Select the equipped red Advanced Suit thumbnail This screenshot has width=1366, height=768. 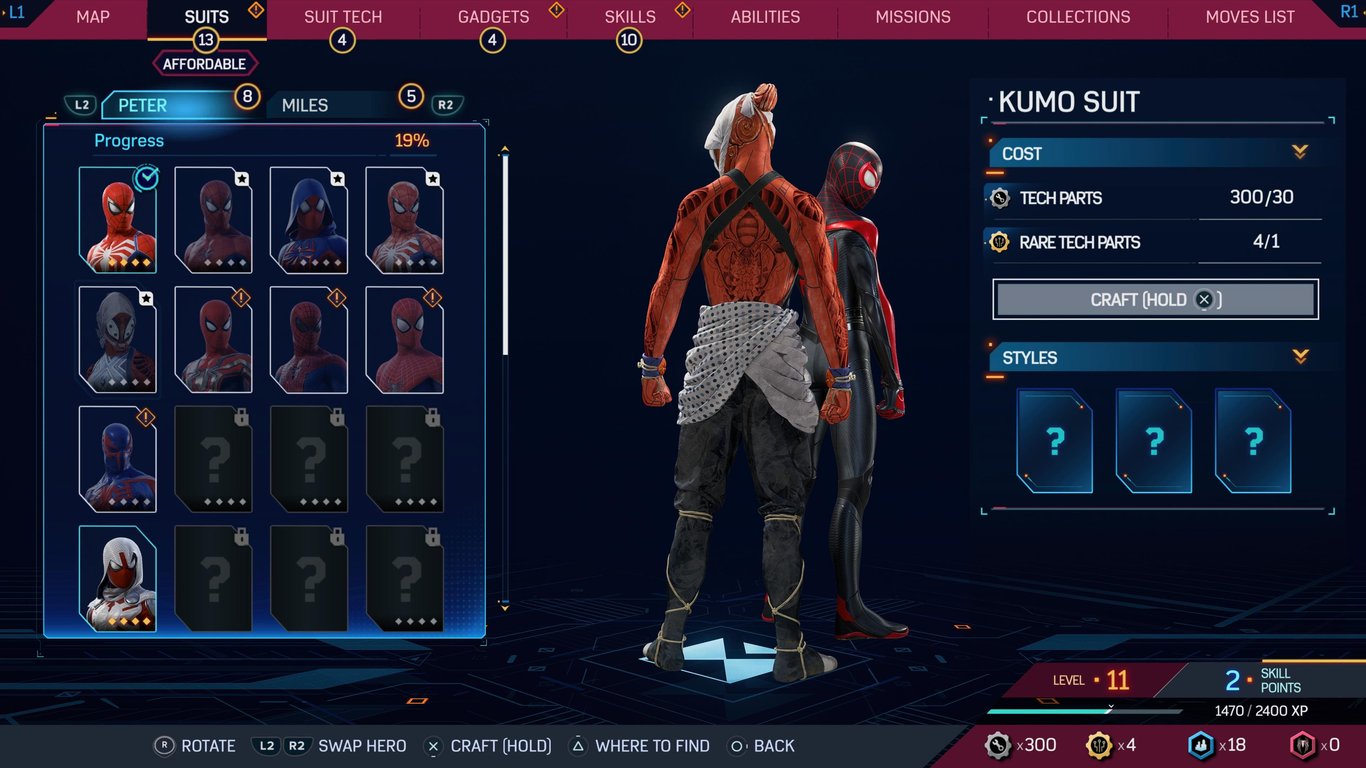point(118,220)
